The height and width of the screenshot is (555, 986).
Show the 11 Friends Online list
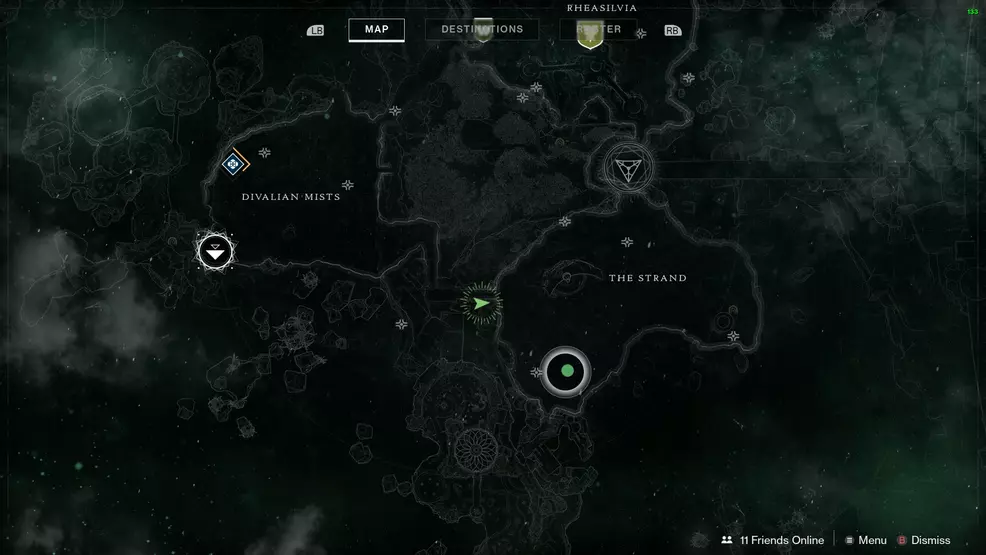tap(772, 540)
